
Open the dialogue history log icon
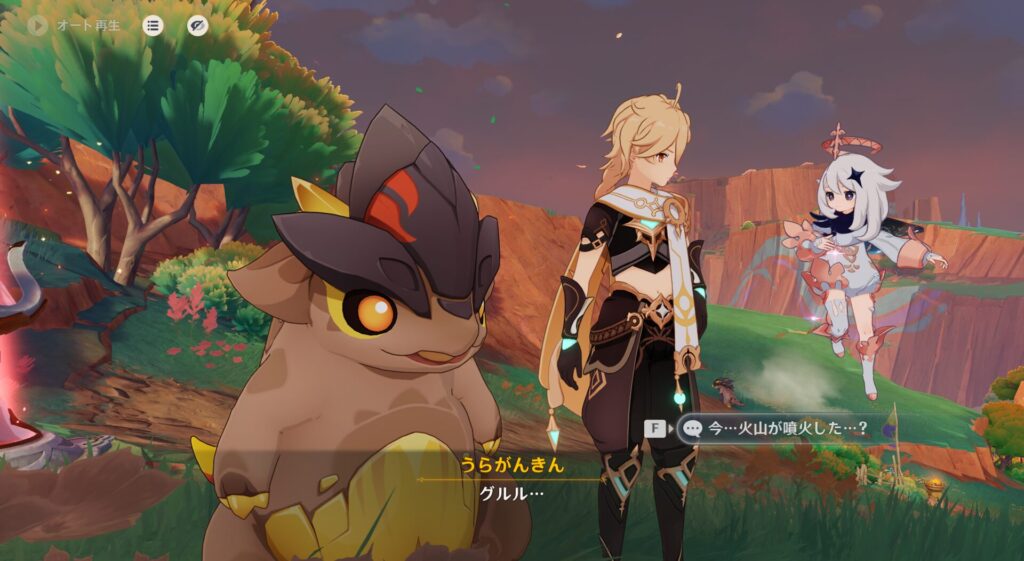click(152, 25)
